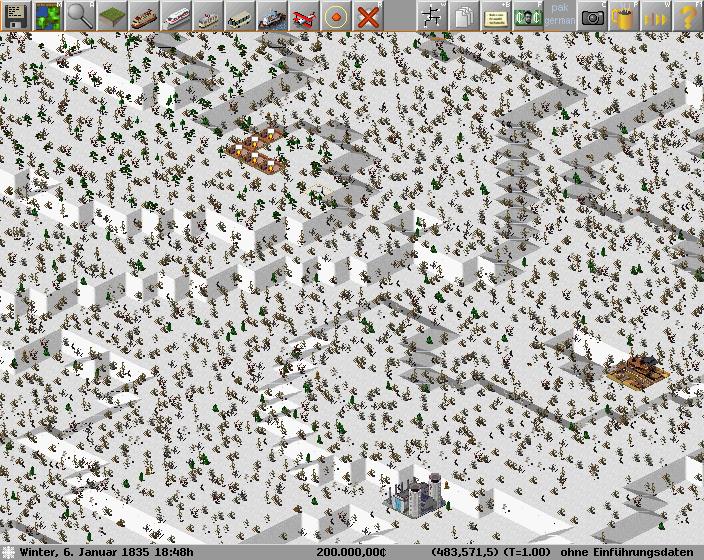This screenshot has height=560, width=704.
Task: Select the magnifying glass inspect tool
Action: coord(79,15)
